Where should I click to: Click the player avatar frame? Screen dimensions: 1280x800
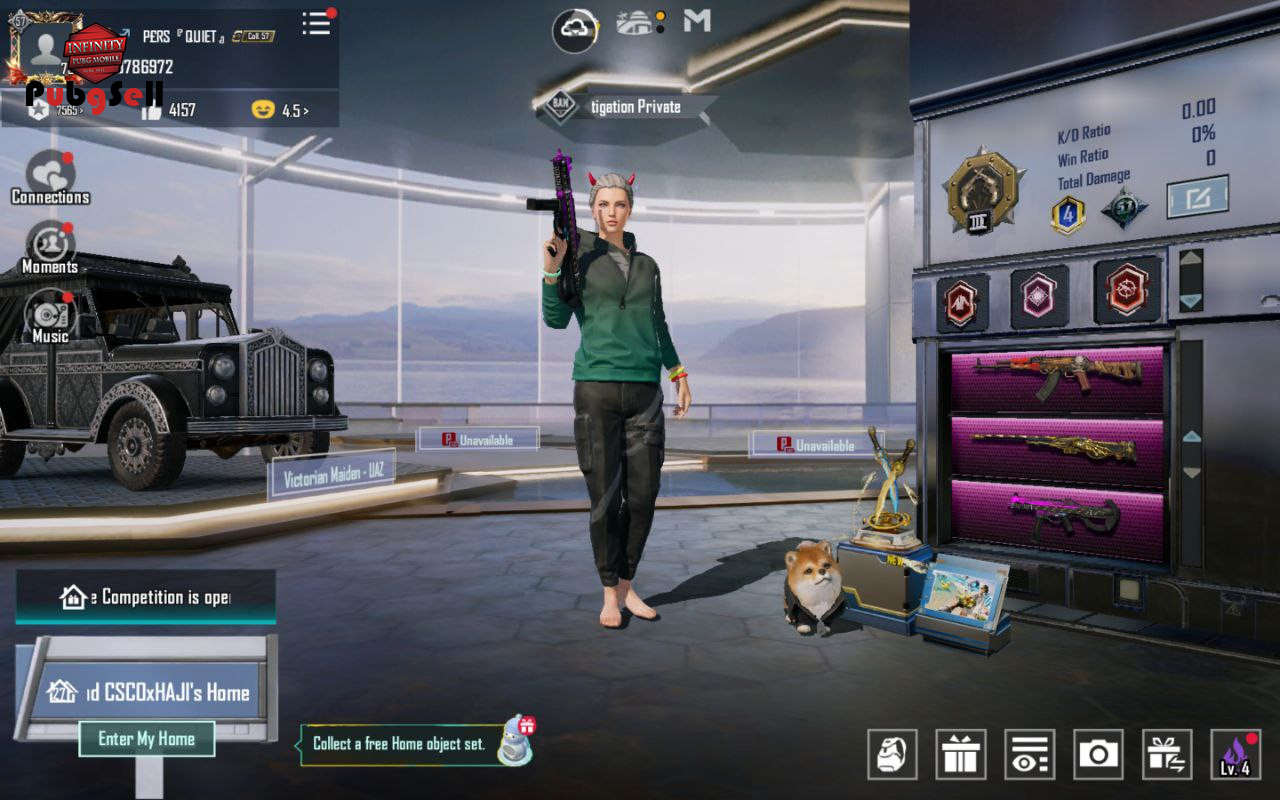pos(46,47)
